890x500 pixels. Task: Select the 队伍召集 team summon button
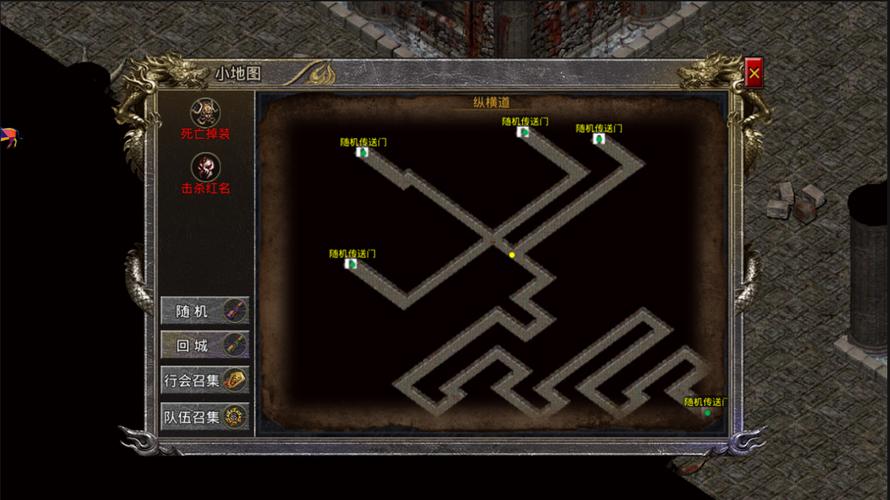click(x=205, y=416)
